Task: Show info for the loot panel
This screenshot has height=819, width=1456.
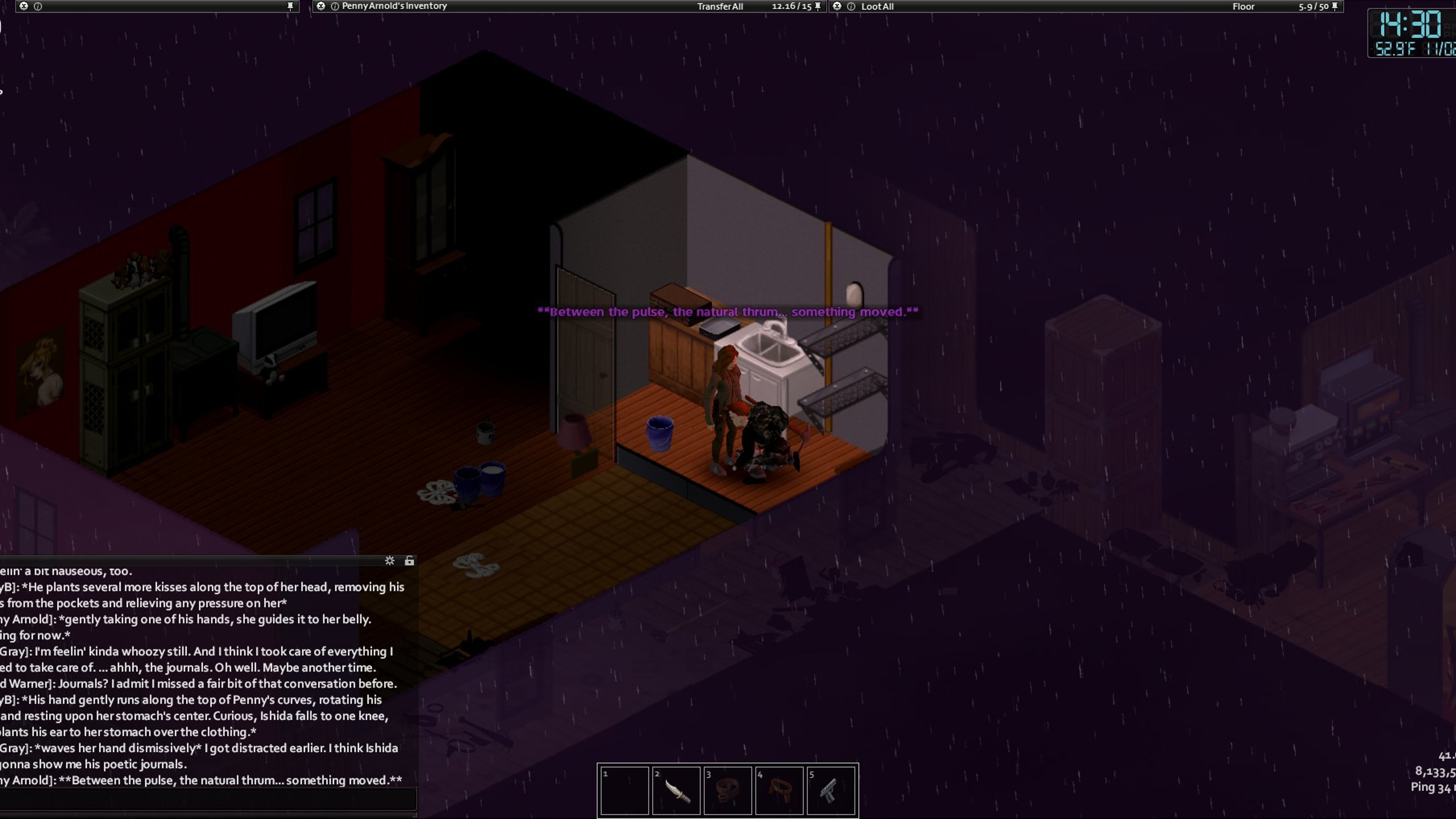Action: 851,6
